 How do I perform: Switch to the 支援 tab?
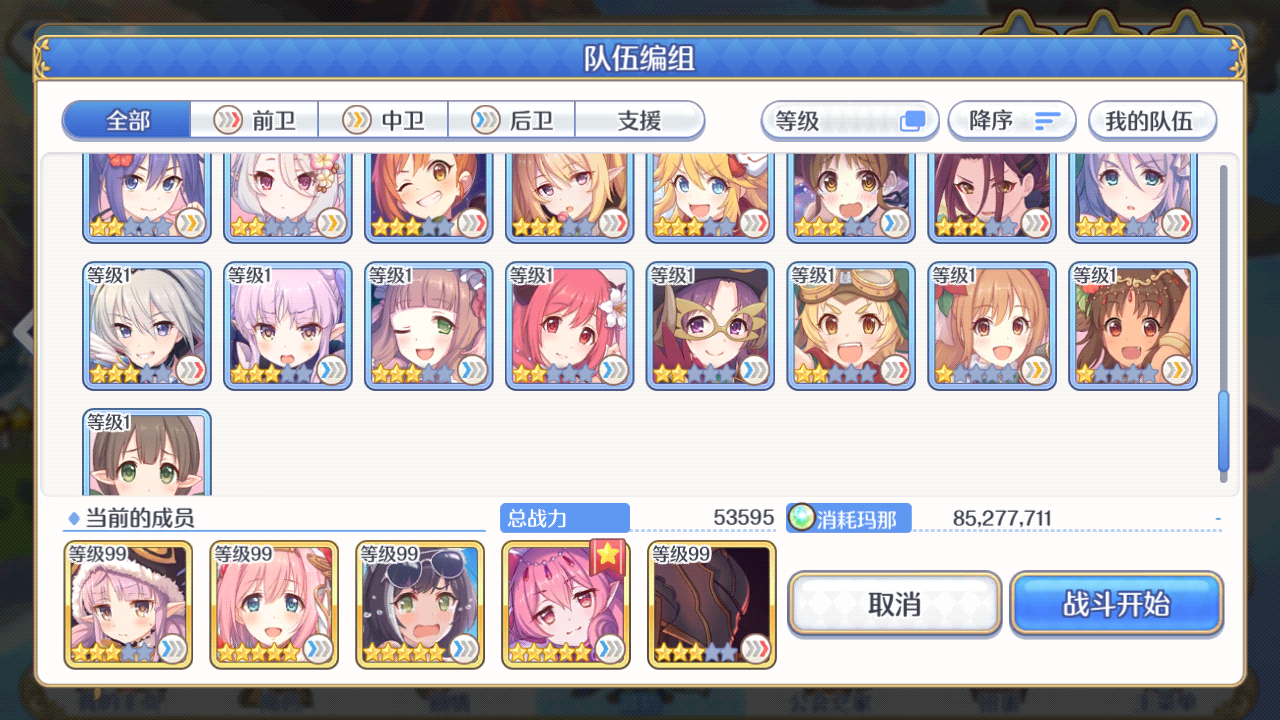[640, 119]
